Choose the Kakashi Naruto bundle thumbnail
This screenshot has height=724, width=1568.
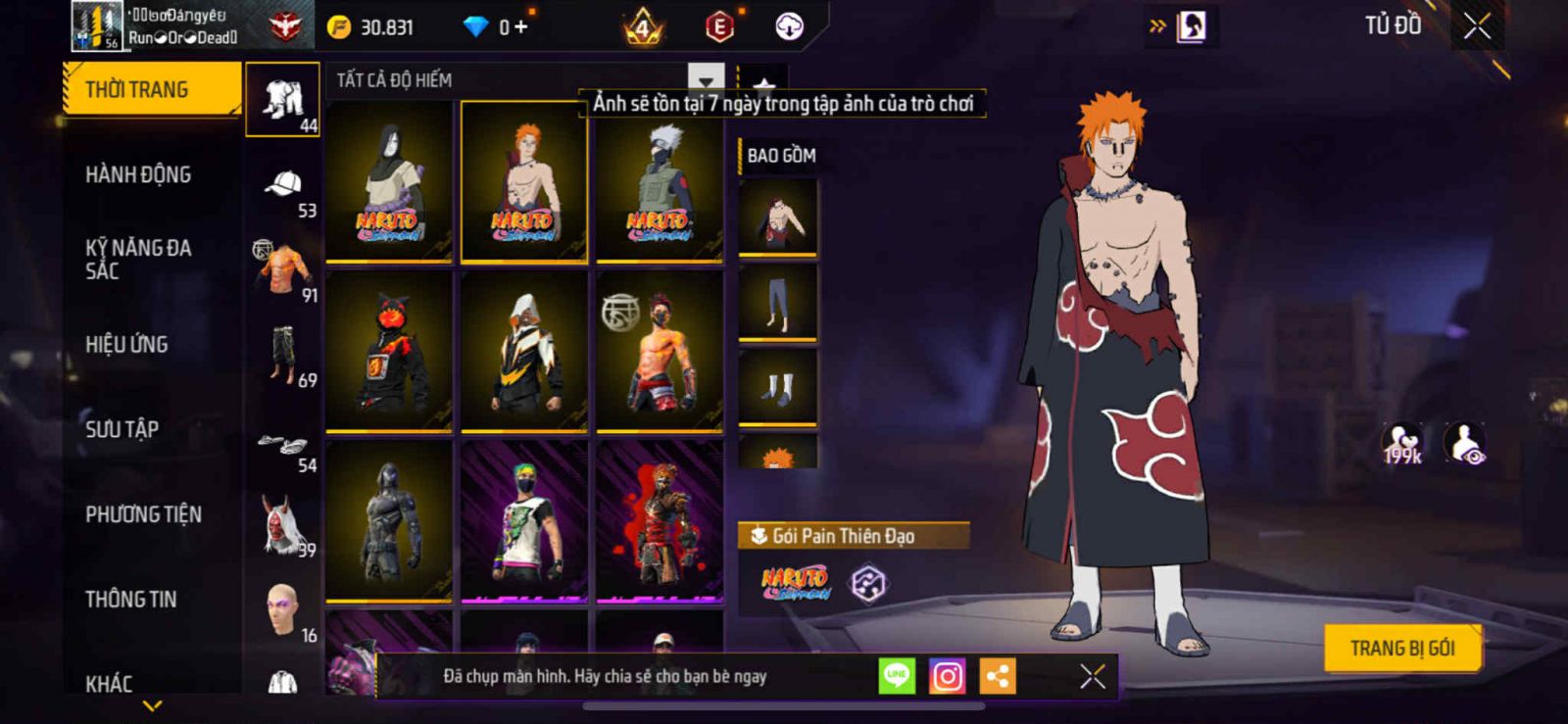point(660,182)
